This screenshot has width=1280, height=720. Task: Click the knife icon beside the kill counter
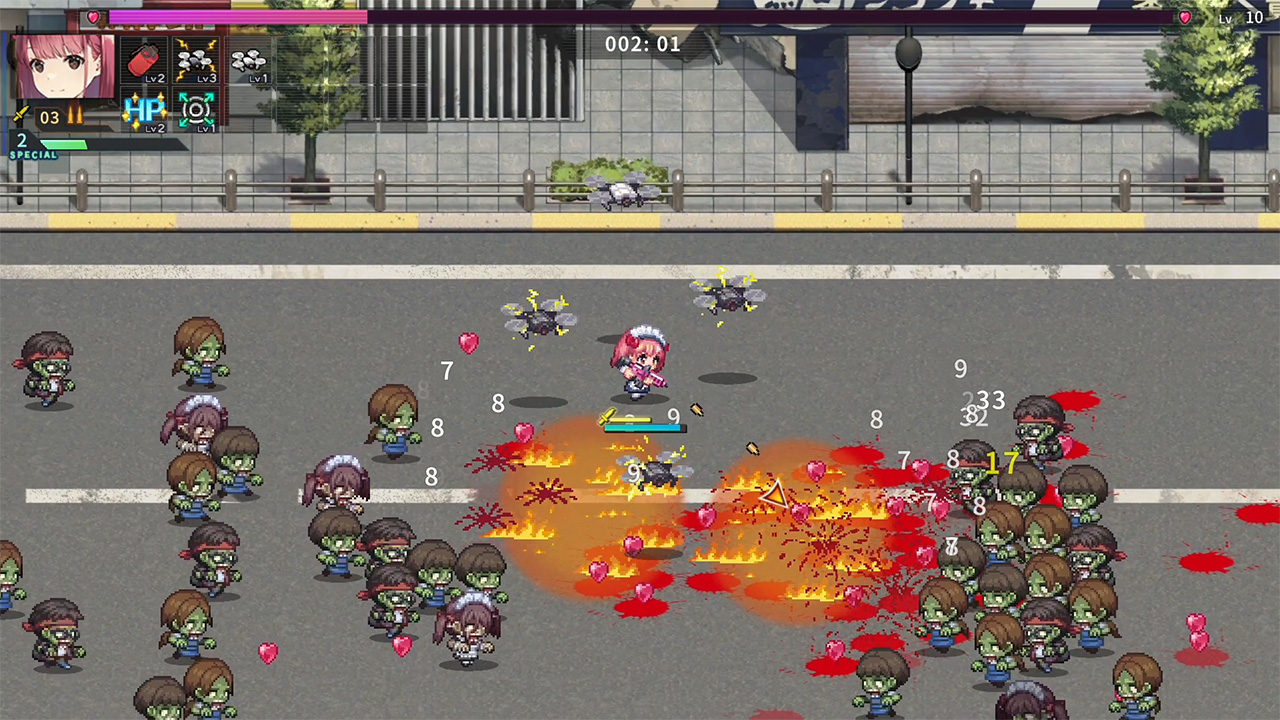[22, 113]
